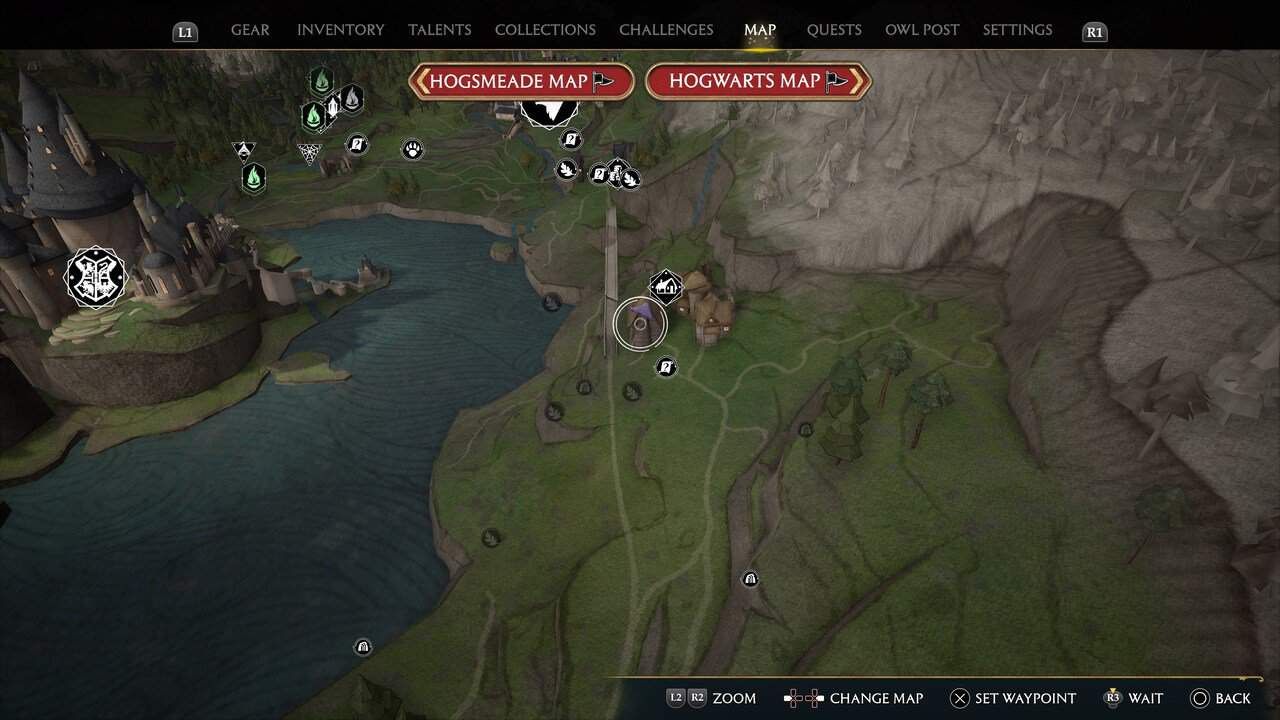The height and width of the screenshot is (720, 1280).
Task: Switch to the Inventory tab
Action: point(339,30)
